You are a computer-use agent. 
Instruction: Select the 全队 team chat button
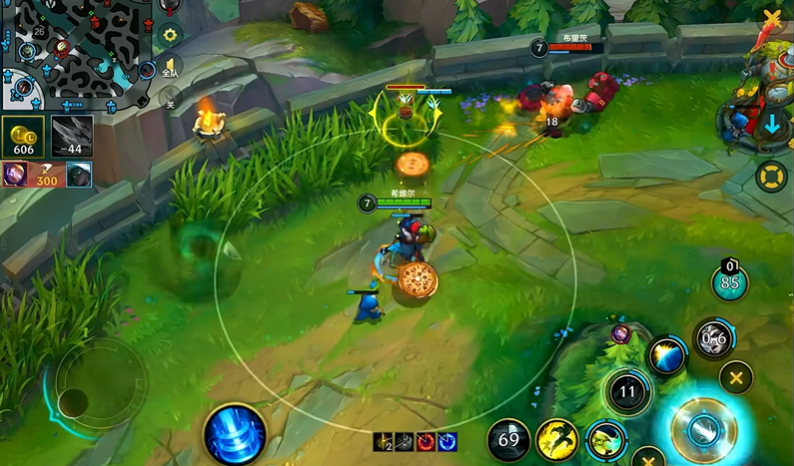coord(171,67)
